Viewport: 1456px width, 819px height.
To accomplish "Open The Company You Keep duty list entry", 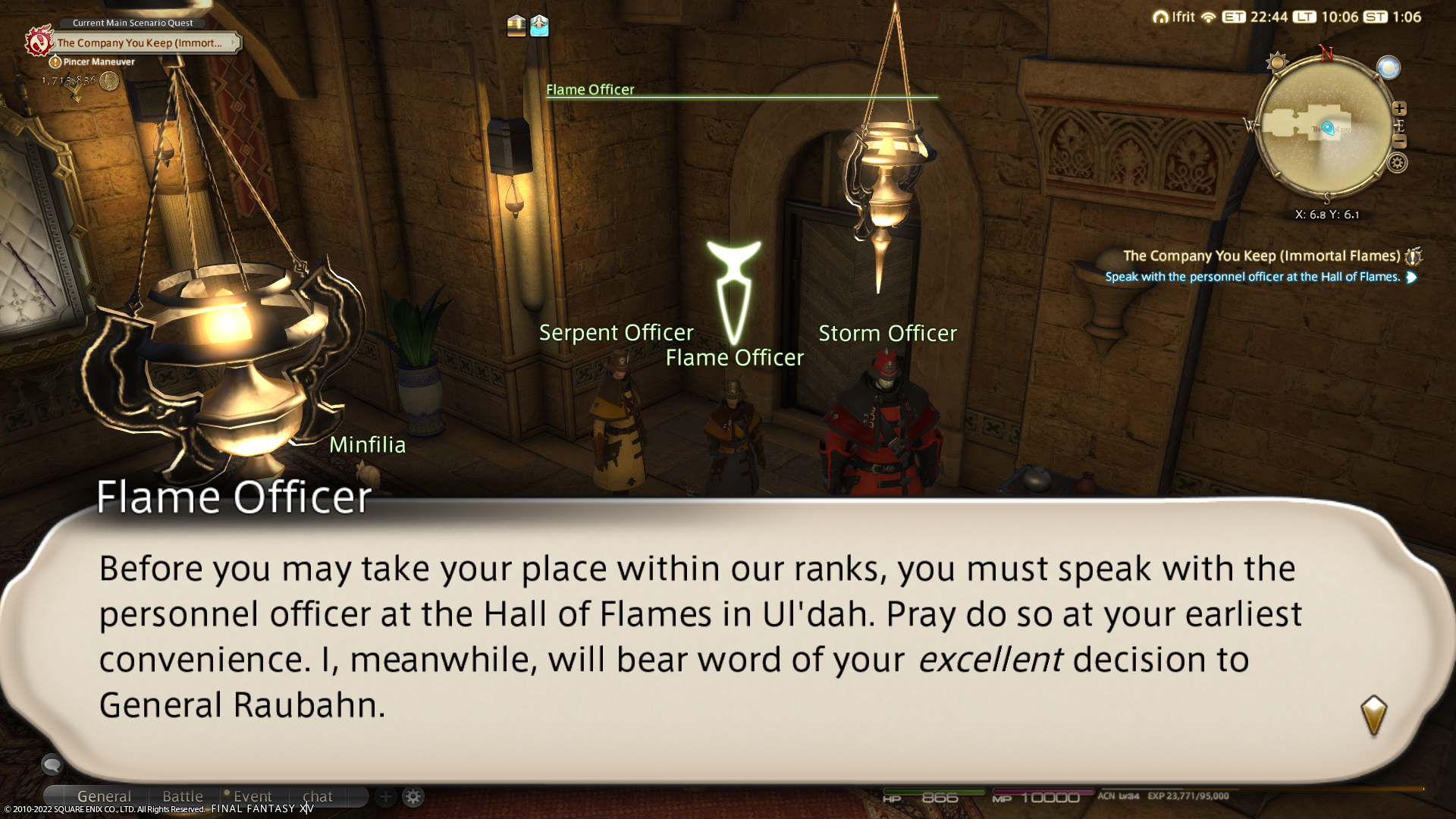I will (1262, 256).
